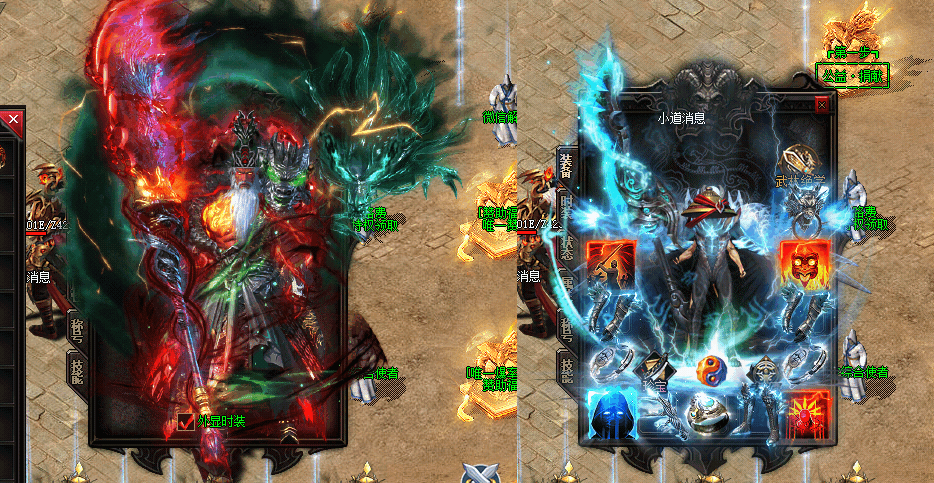Select the red warrior silhouette slot
This screenshot has height=483, width=934.
pos(608,263)
